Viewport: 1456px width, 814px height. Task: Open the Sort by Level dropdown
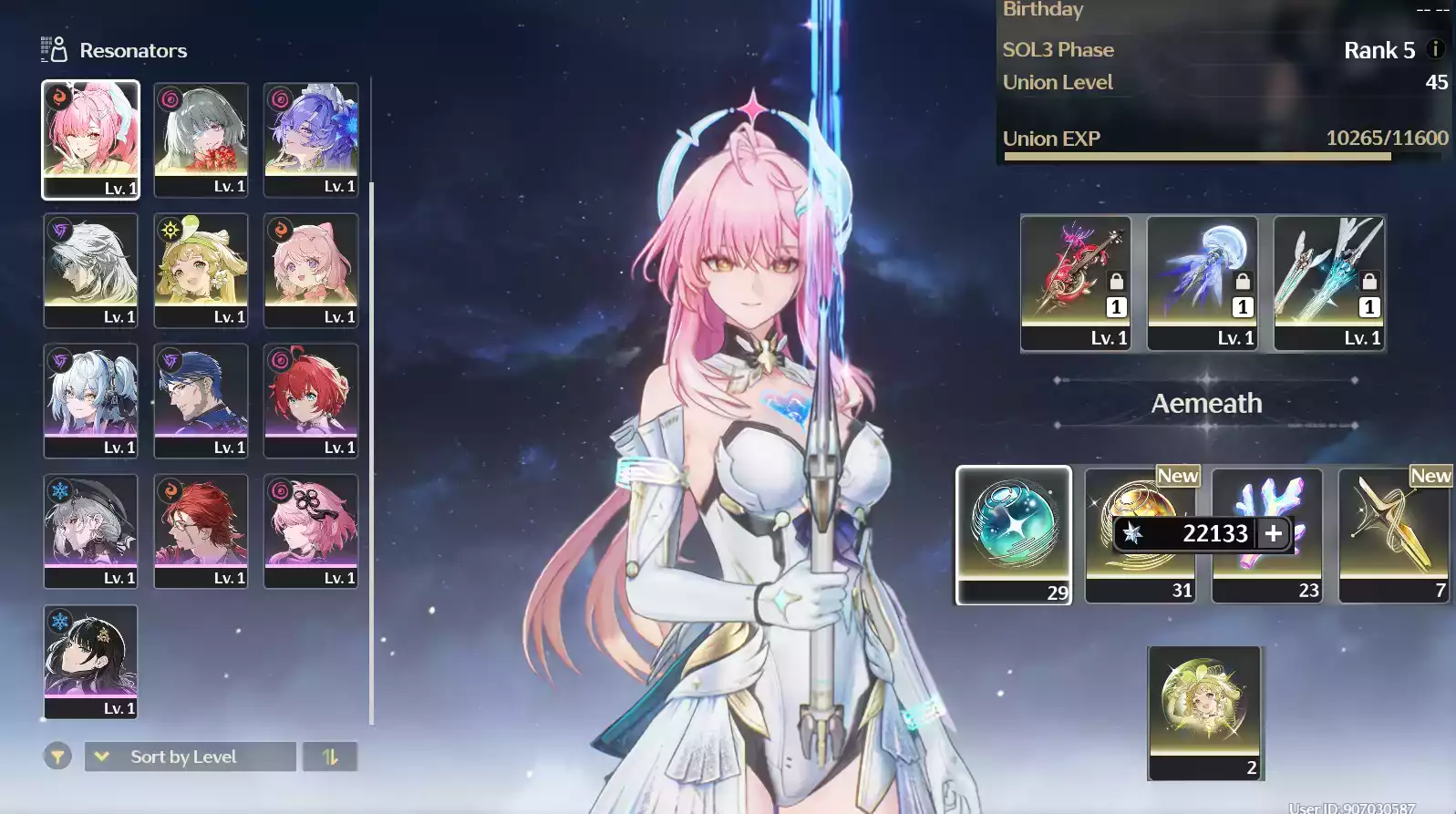pyautogui.click(x=190, y=757)
